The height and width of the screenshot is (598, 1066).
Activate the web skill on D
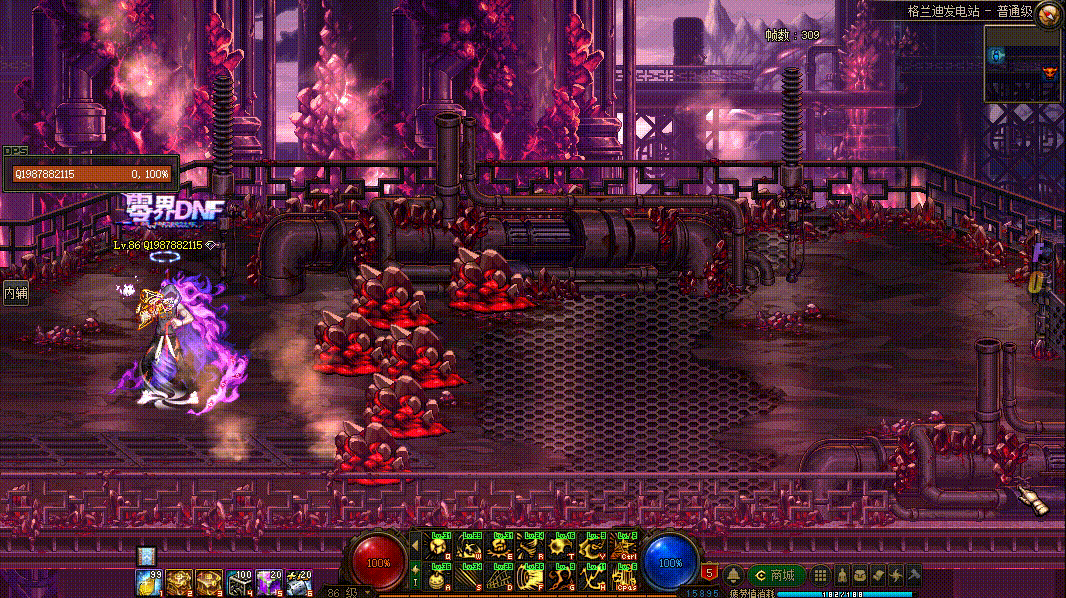point(501,577)
